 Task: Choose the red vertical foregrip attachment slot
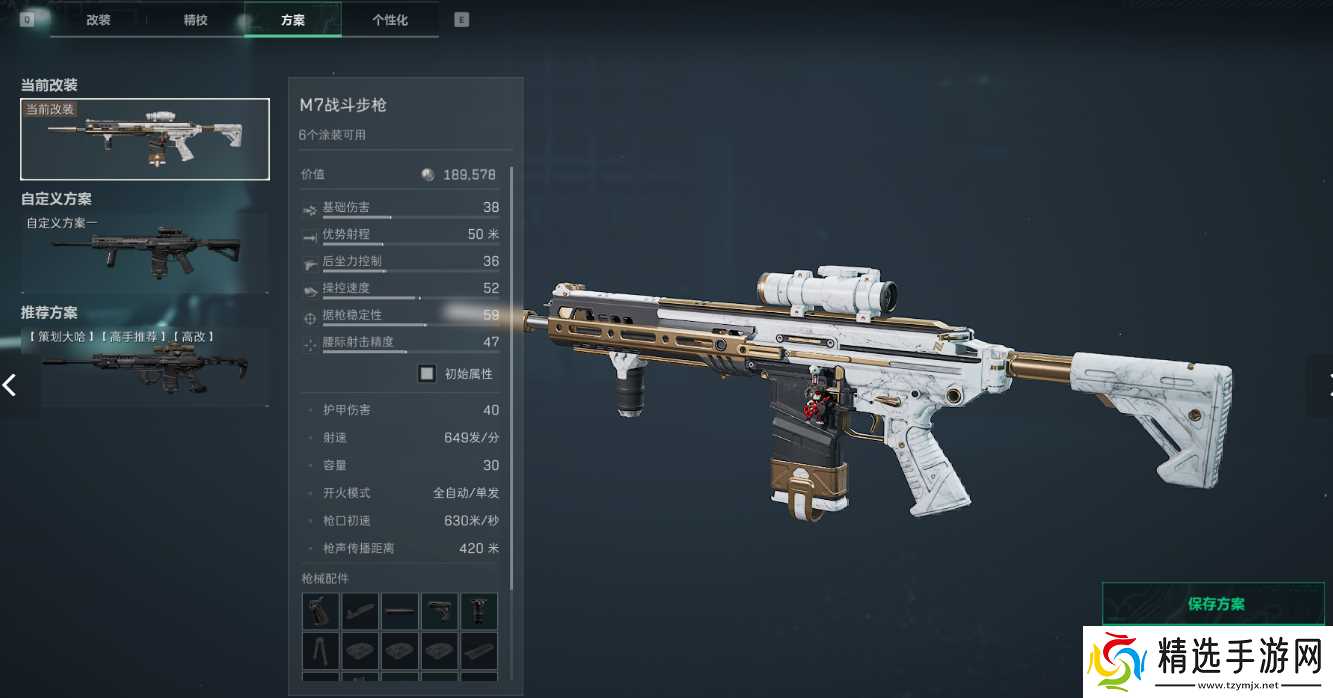click(x=479, y=611)
